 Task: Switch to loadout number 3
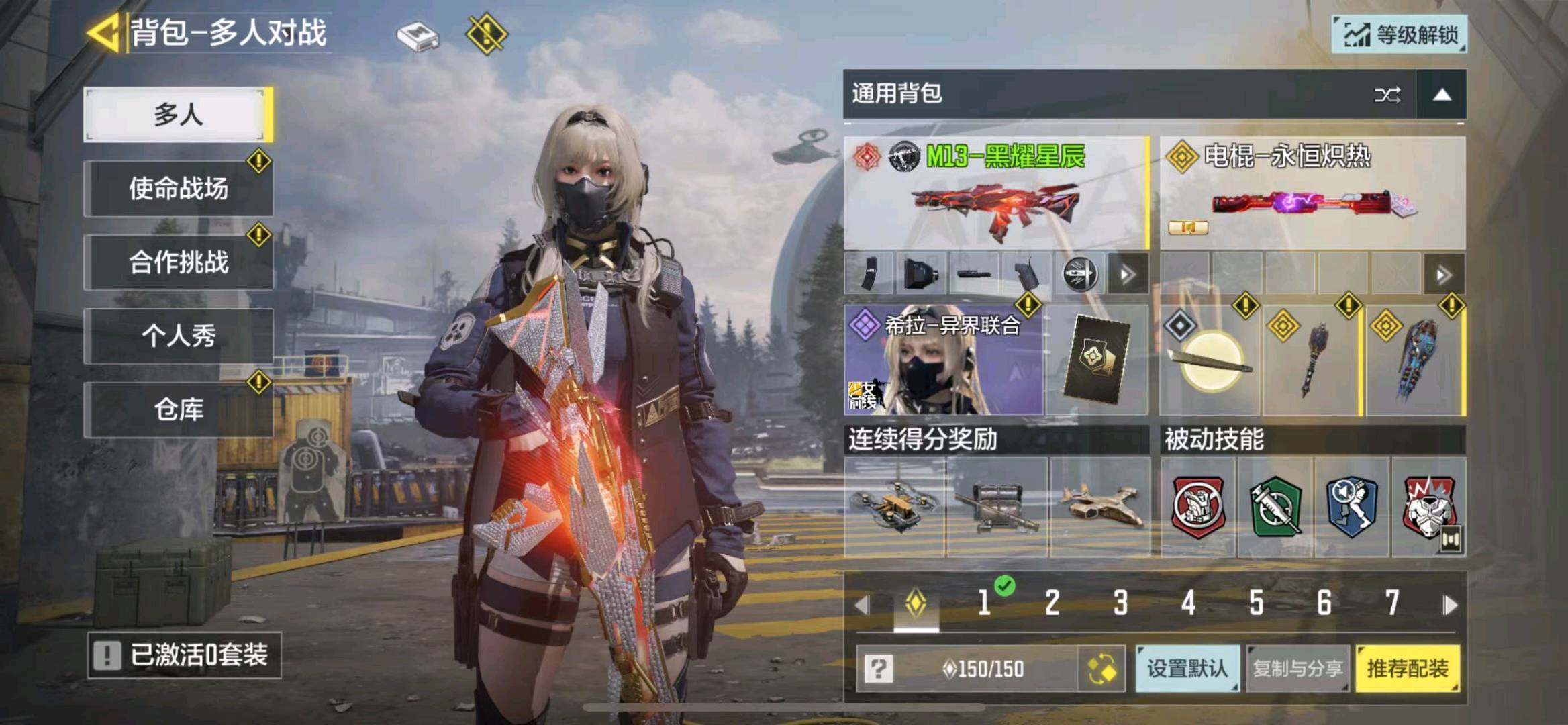pyautogui.click(x=1120, y=603)
